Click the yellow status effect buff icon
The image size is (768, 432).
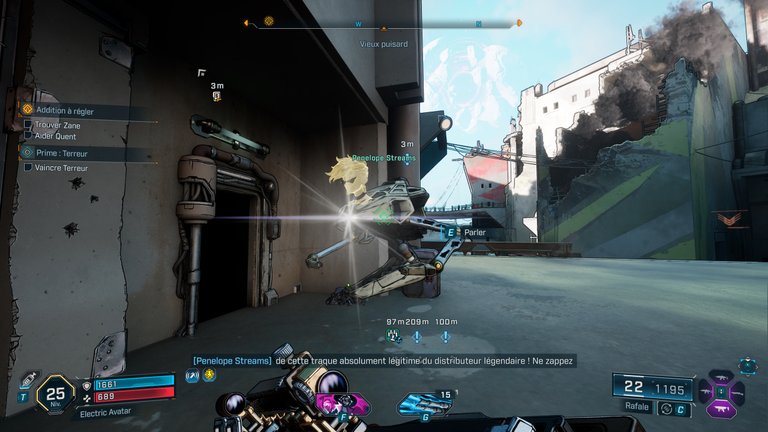pyautogui.click(x=209, y=376)
